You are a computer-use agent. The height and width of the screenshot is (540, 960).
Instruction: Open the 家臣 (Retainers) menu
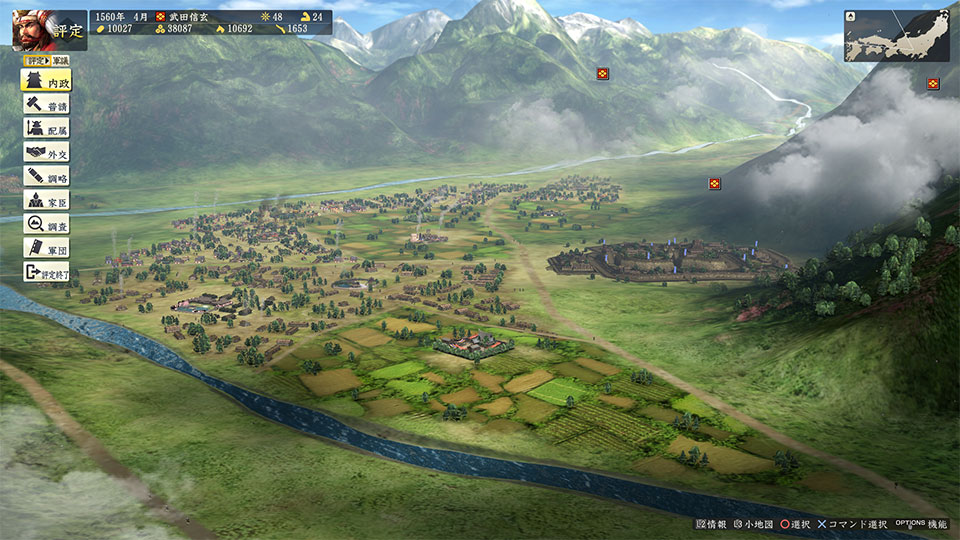(47, 200)
